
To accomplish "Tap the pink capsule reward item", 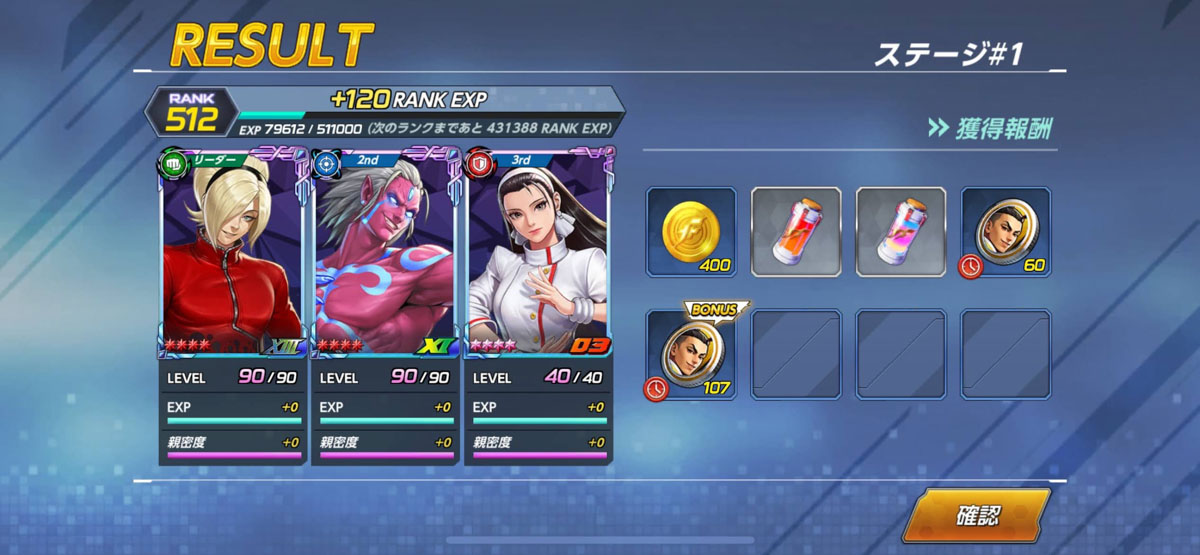I will (x=901, y=232).
